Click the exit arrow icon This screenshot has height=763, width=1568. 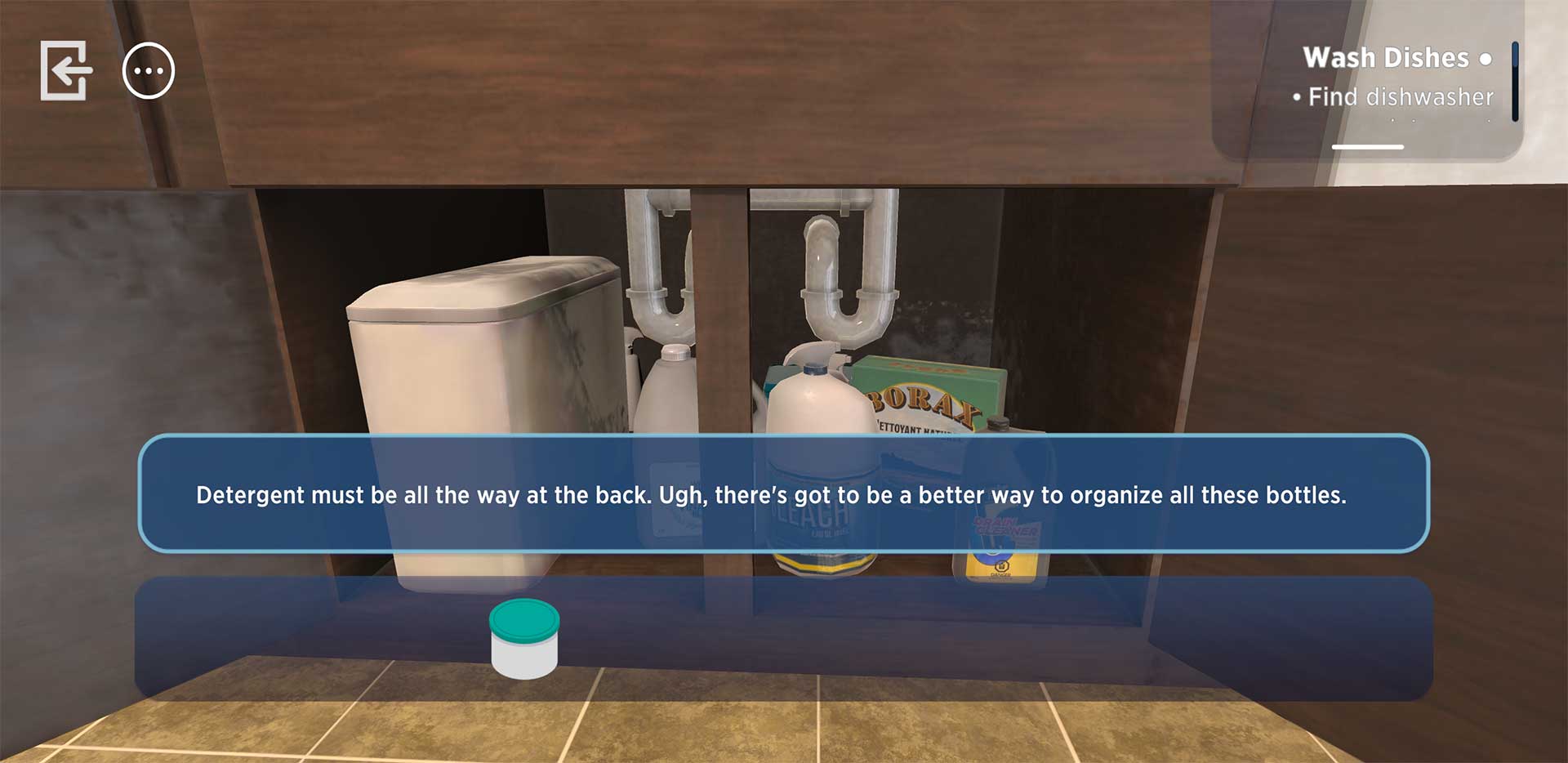coord(65,71)
